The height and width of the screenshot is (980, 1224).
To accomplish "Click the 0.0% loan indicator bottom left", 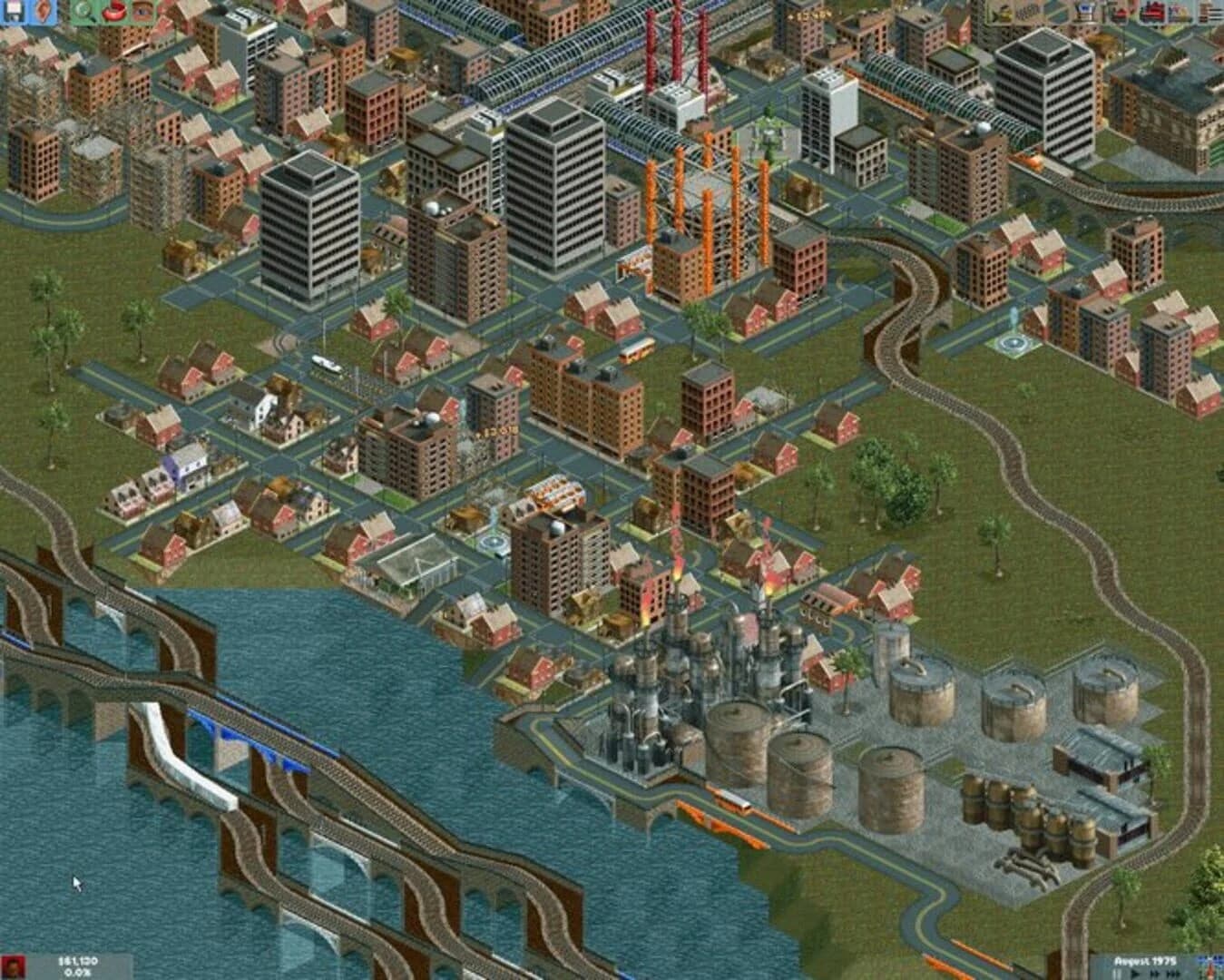I will click(77, 972).
